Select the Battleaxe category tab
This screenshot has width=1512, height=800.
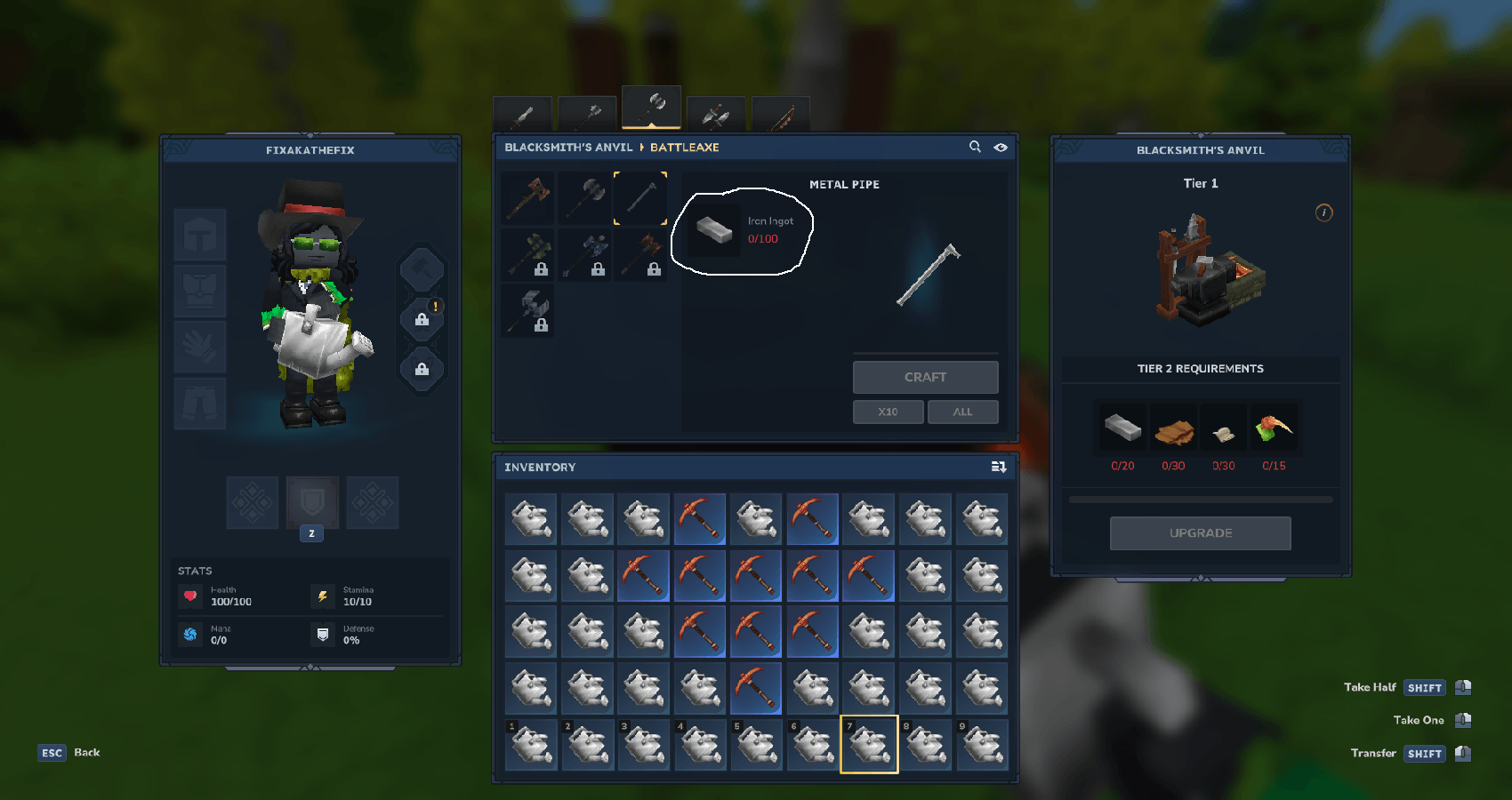[x=652, y=108]
